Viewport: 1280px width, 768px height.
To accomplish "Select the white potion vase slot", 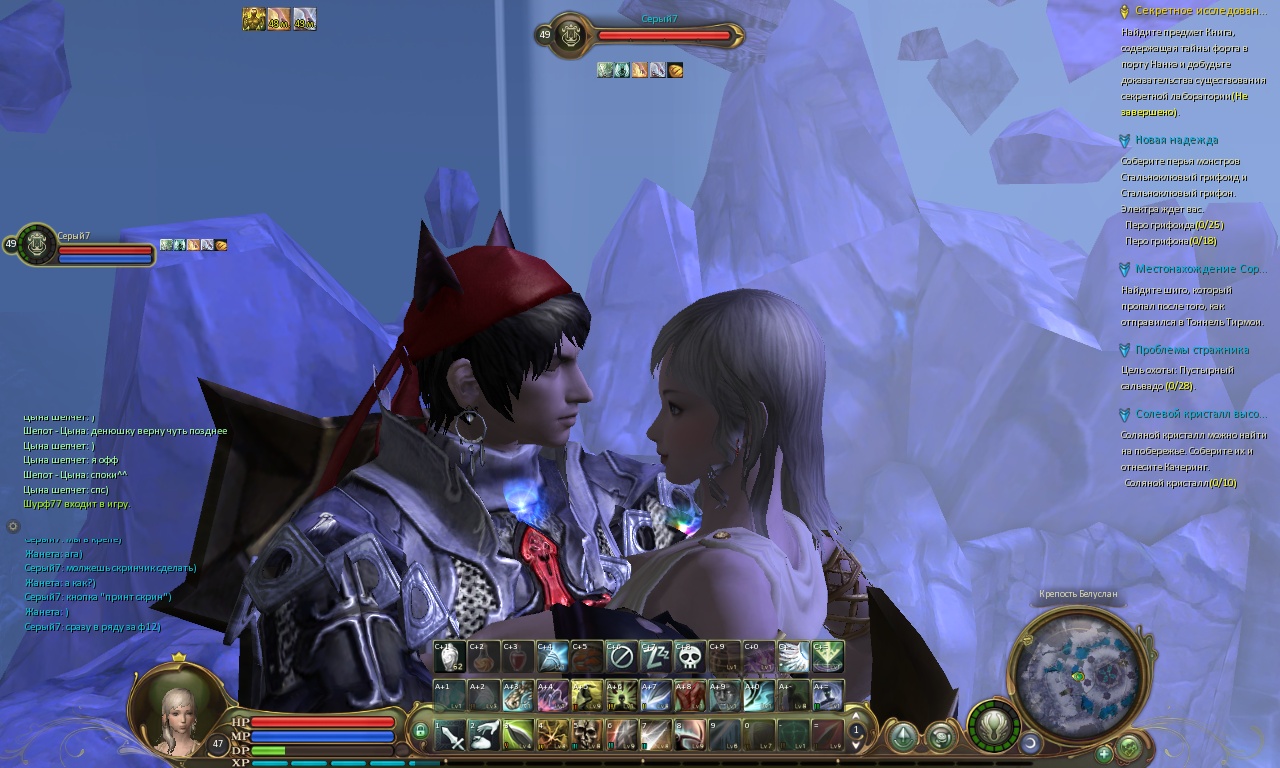I will (450, 658).
